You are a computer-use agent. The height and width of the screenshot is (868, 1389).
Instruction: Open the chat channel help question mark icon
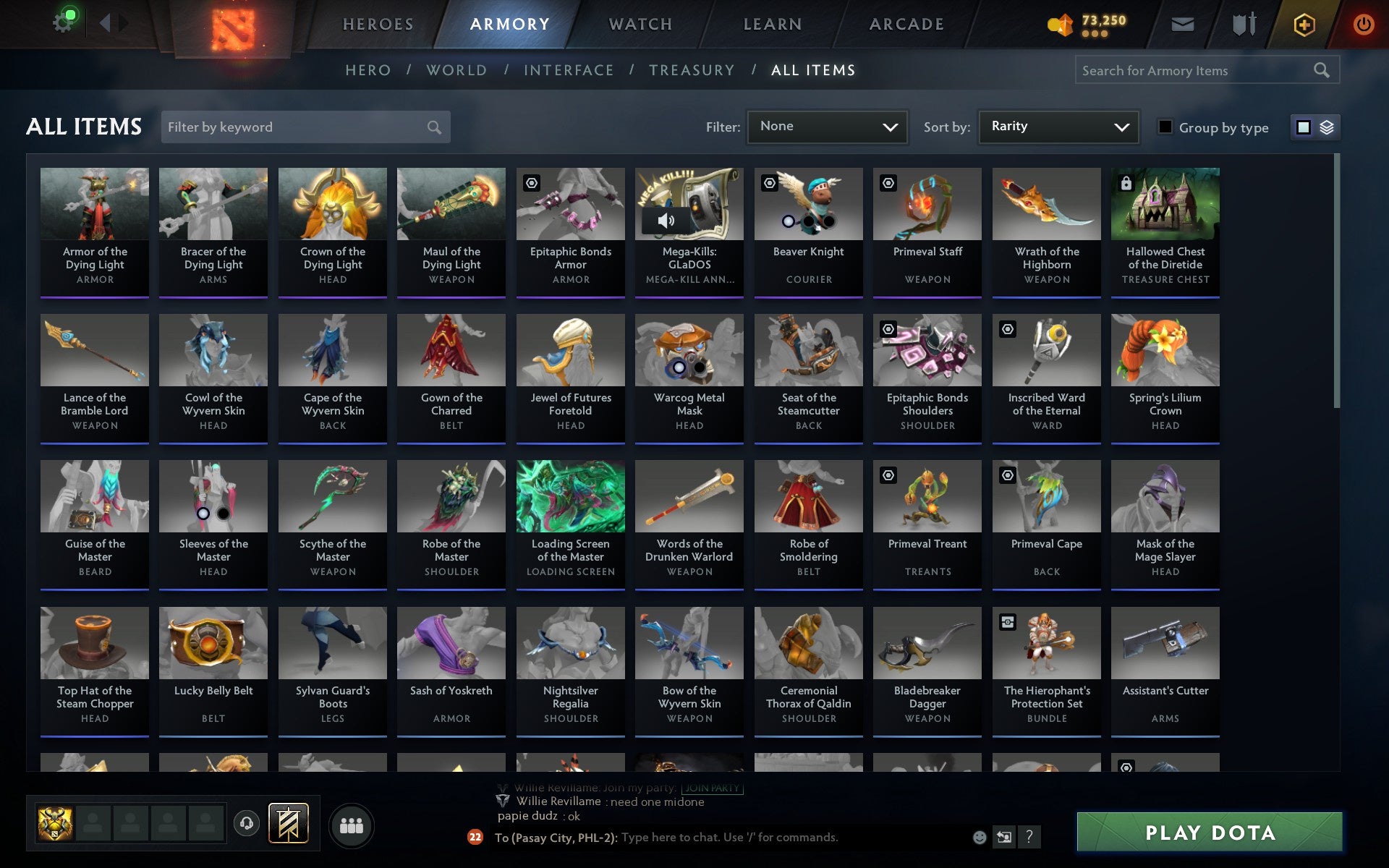1028,838
